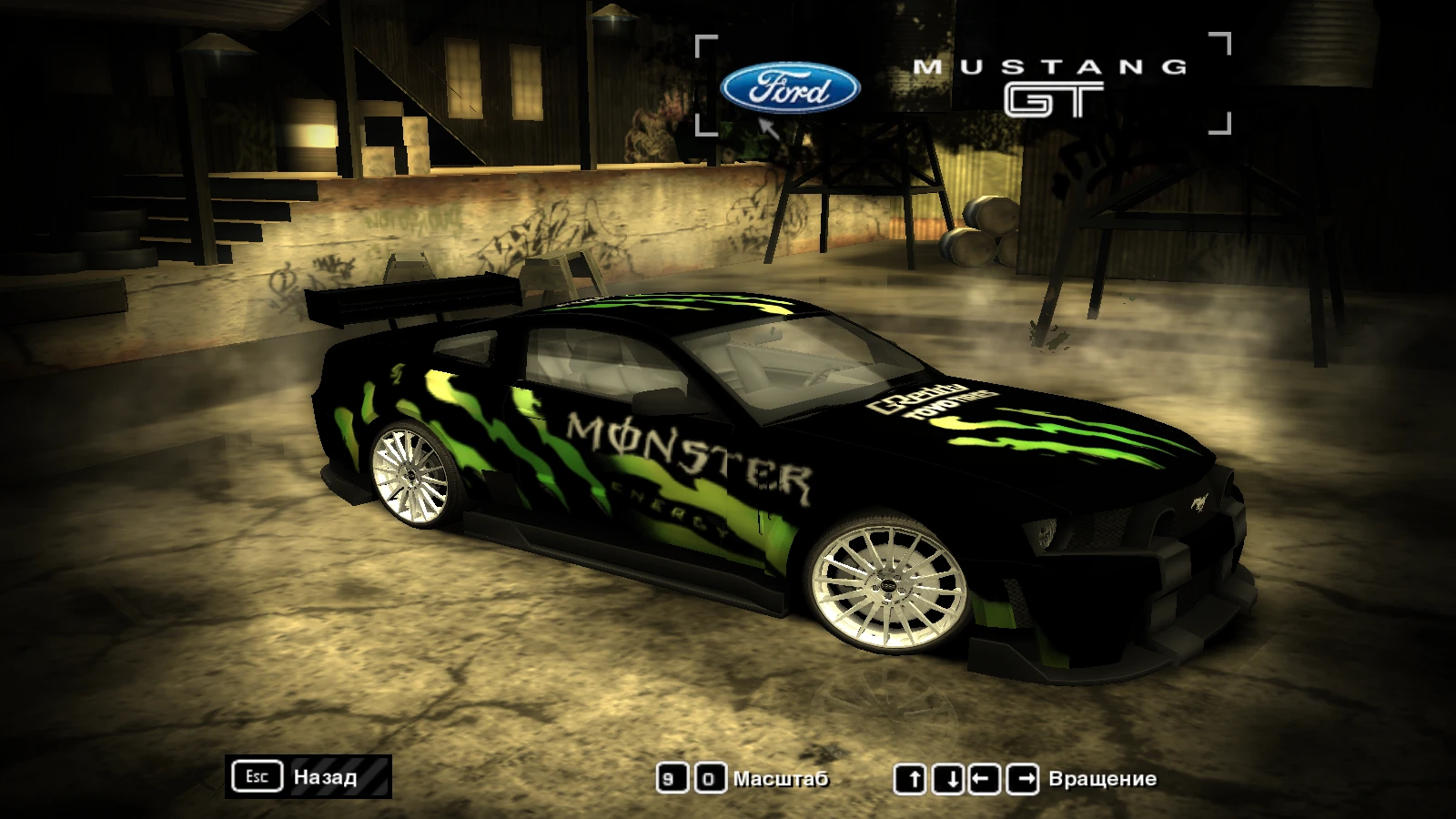Image resolution: width=1456 pixels, height=819 pixels.
Task: Click the up arrow rotation icon
Action: coord(913,778)
